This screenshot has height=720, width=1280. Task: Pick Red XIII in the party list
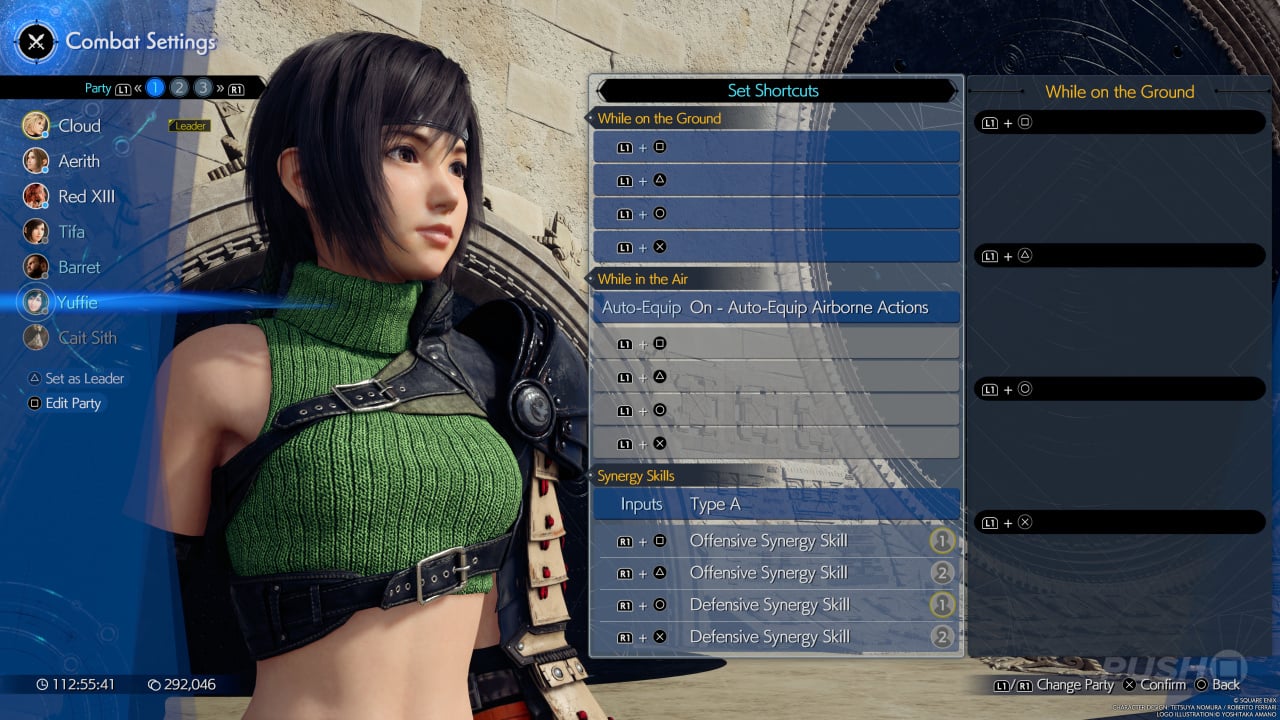86,196
